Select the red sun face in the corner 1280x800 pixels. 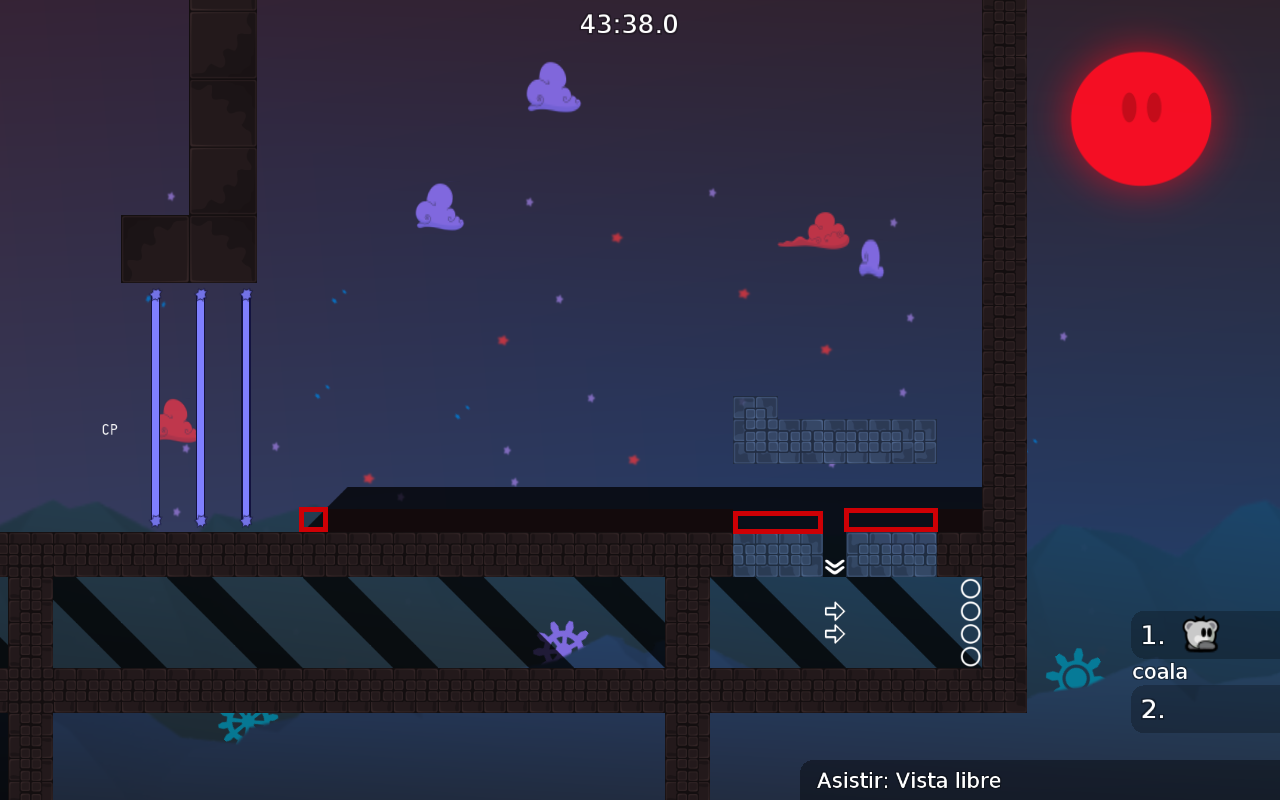pyautogui.click(x=1141, y=118)
